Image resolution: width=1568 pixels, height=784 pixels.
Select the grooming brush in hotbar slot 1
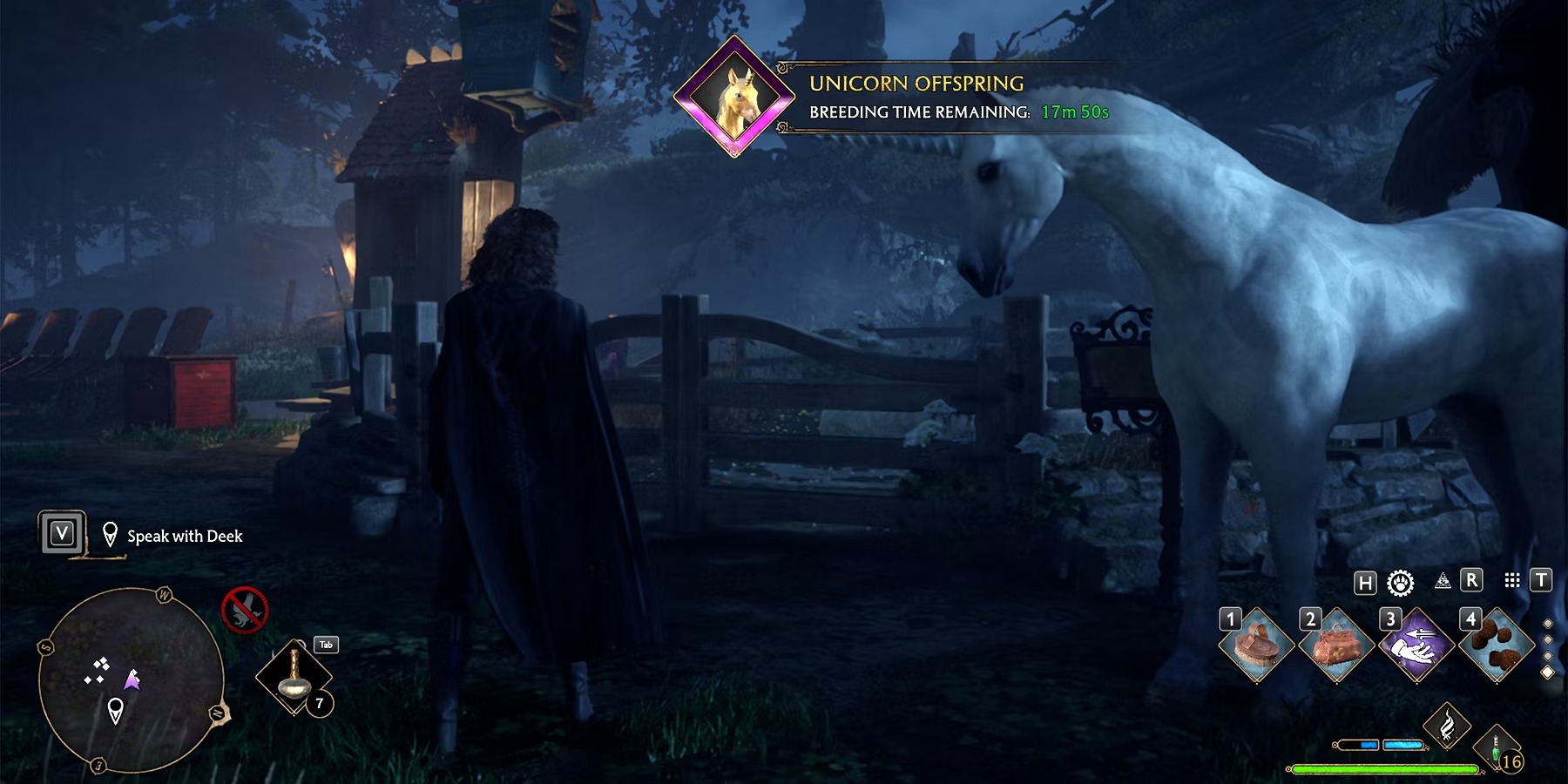[1256, 645]
